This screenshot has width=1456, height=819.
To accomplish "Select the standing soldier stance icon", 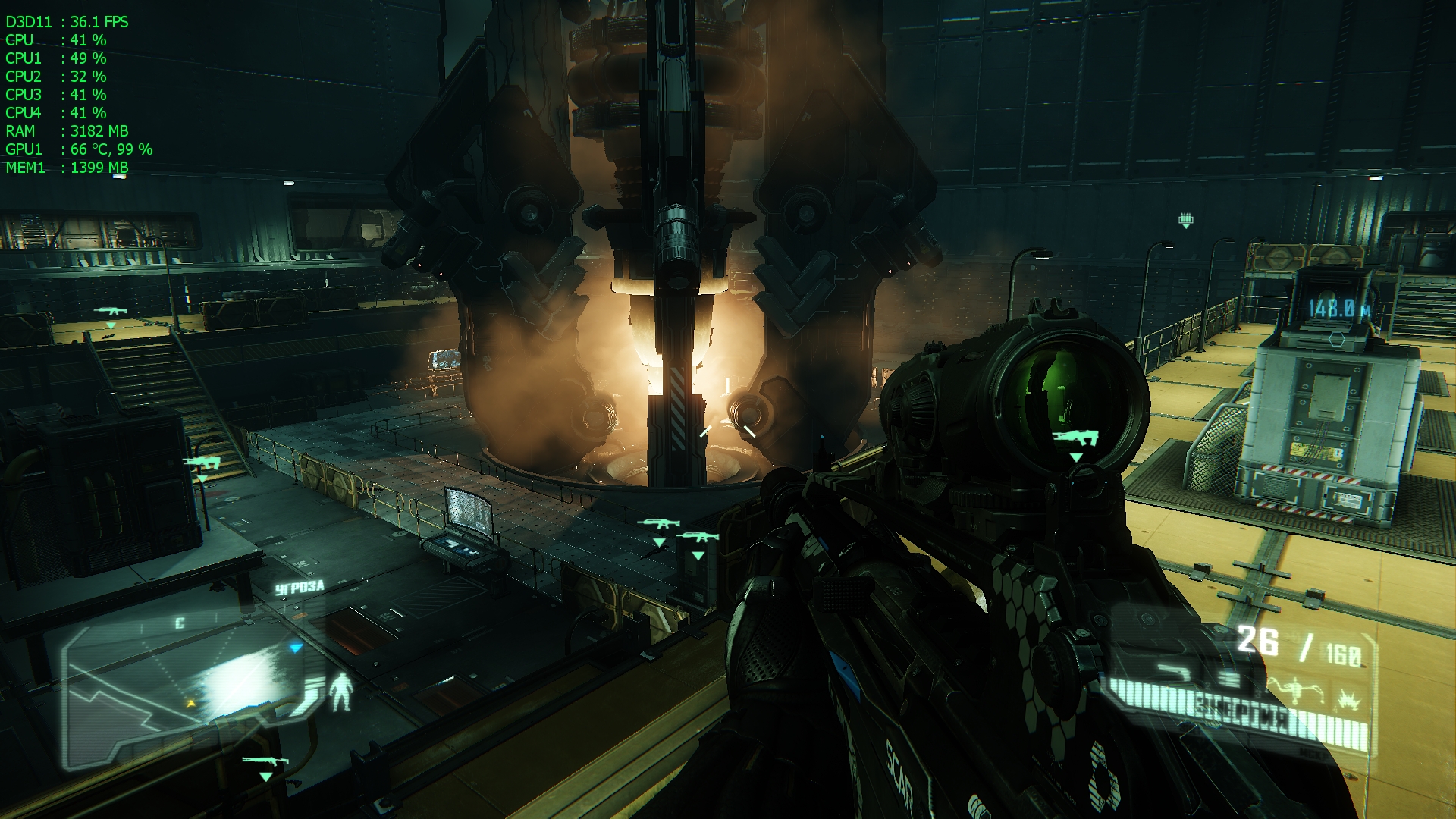I will tap(343, 691).
